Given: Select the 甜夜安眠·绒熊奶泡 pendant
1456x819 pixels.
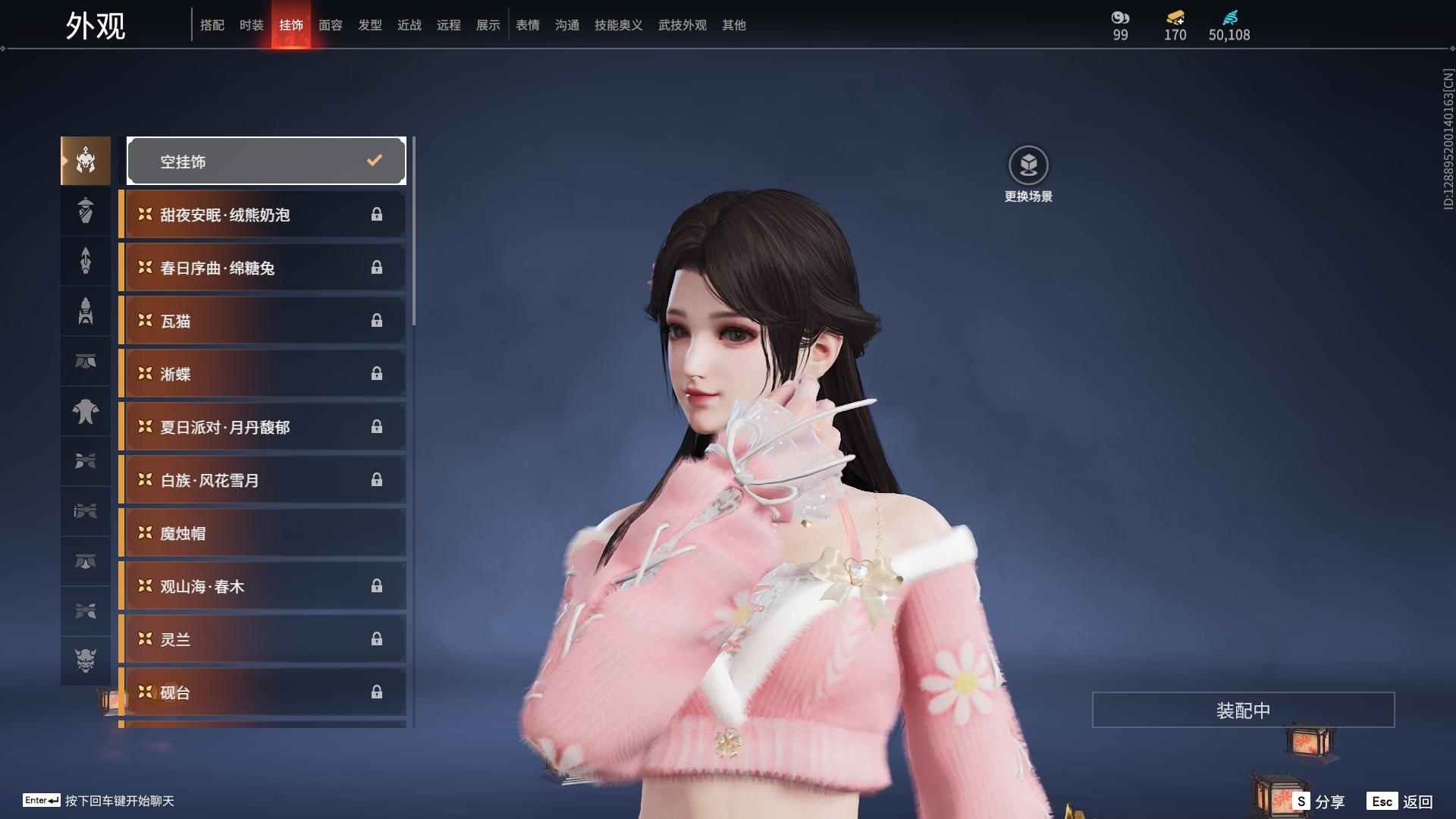Looking at the screenshot, I should point(262,215).
